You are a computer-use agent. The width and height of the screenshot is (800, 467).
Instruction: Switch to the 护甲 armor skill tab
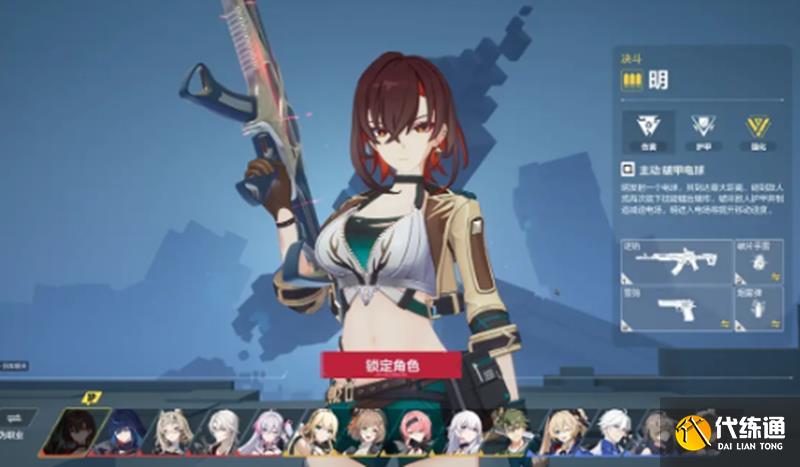(x=705, y=130)
